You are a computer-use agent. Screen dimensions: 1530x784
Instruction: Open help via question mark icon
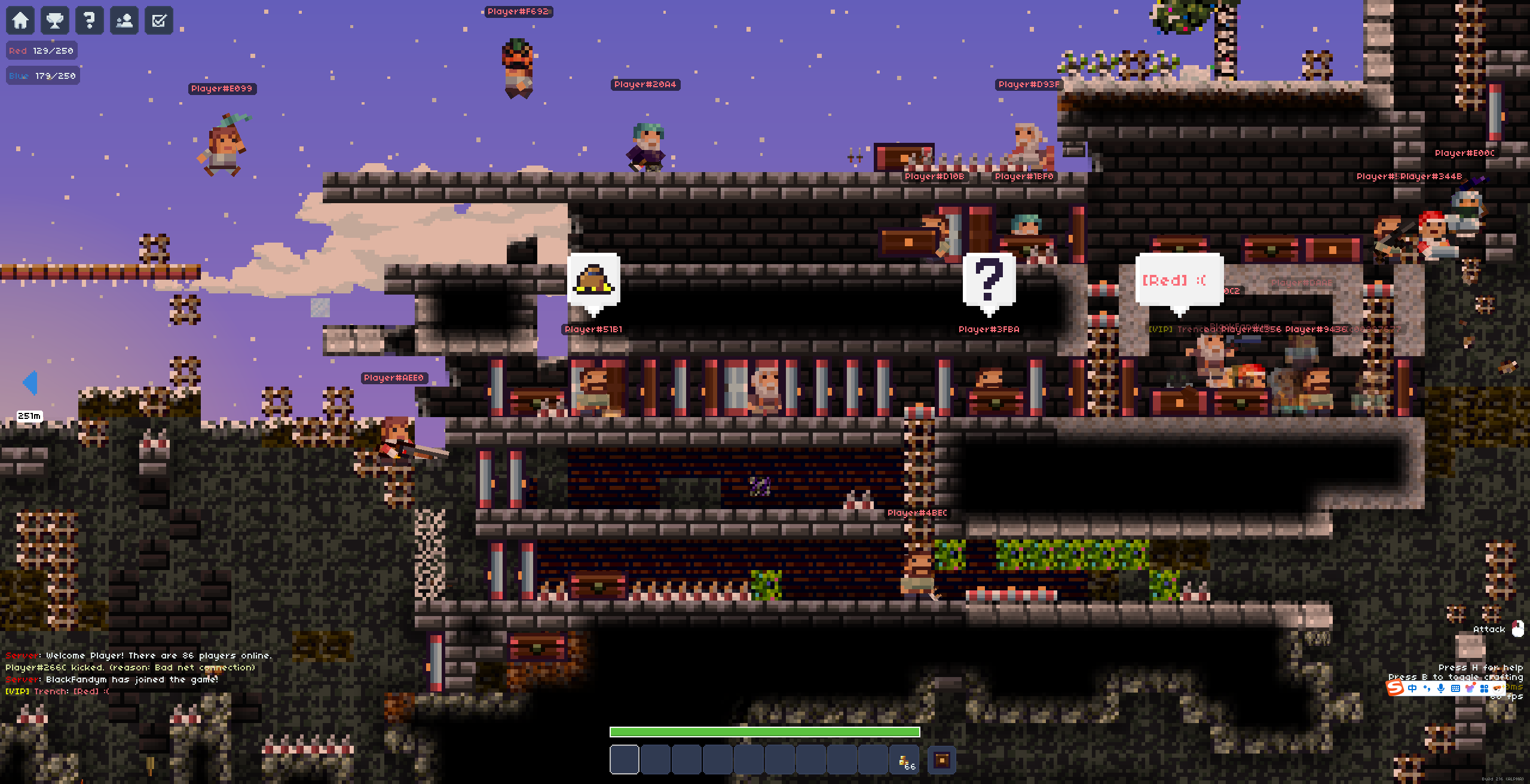[x=90, y=20]
